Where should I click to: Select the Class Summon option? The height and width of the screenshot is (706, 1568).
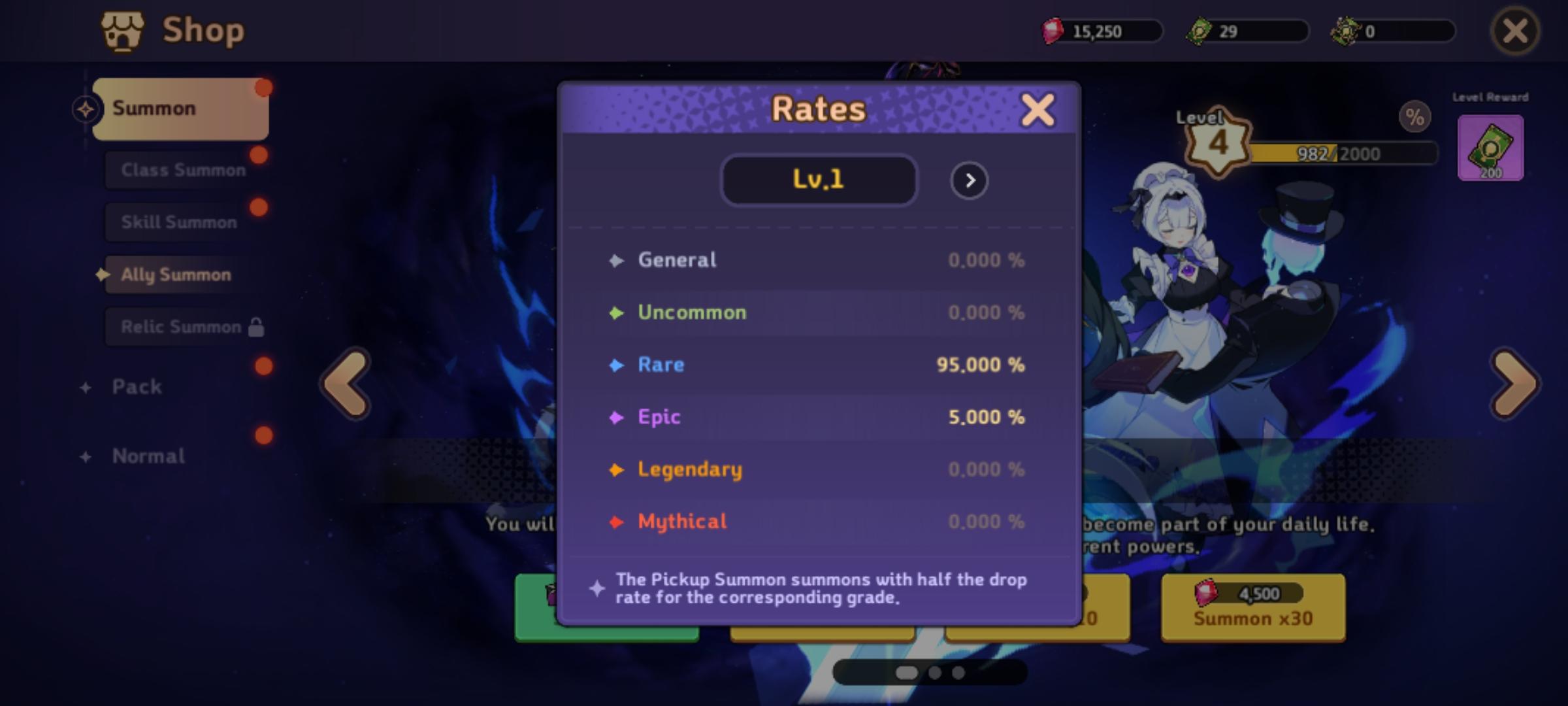point(181,169)
